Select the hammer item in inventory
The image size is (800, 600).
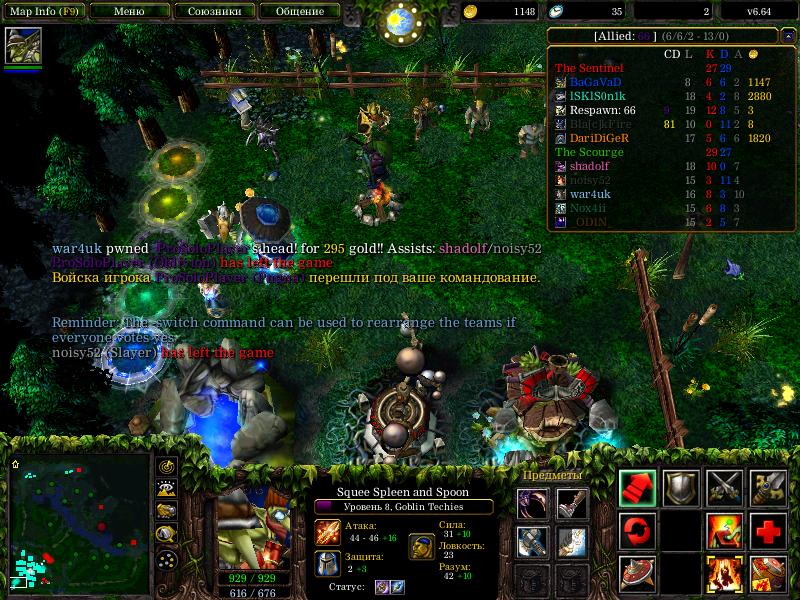(533, 541)
